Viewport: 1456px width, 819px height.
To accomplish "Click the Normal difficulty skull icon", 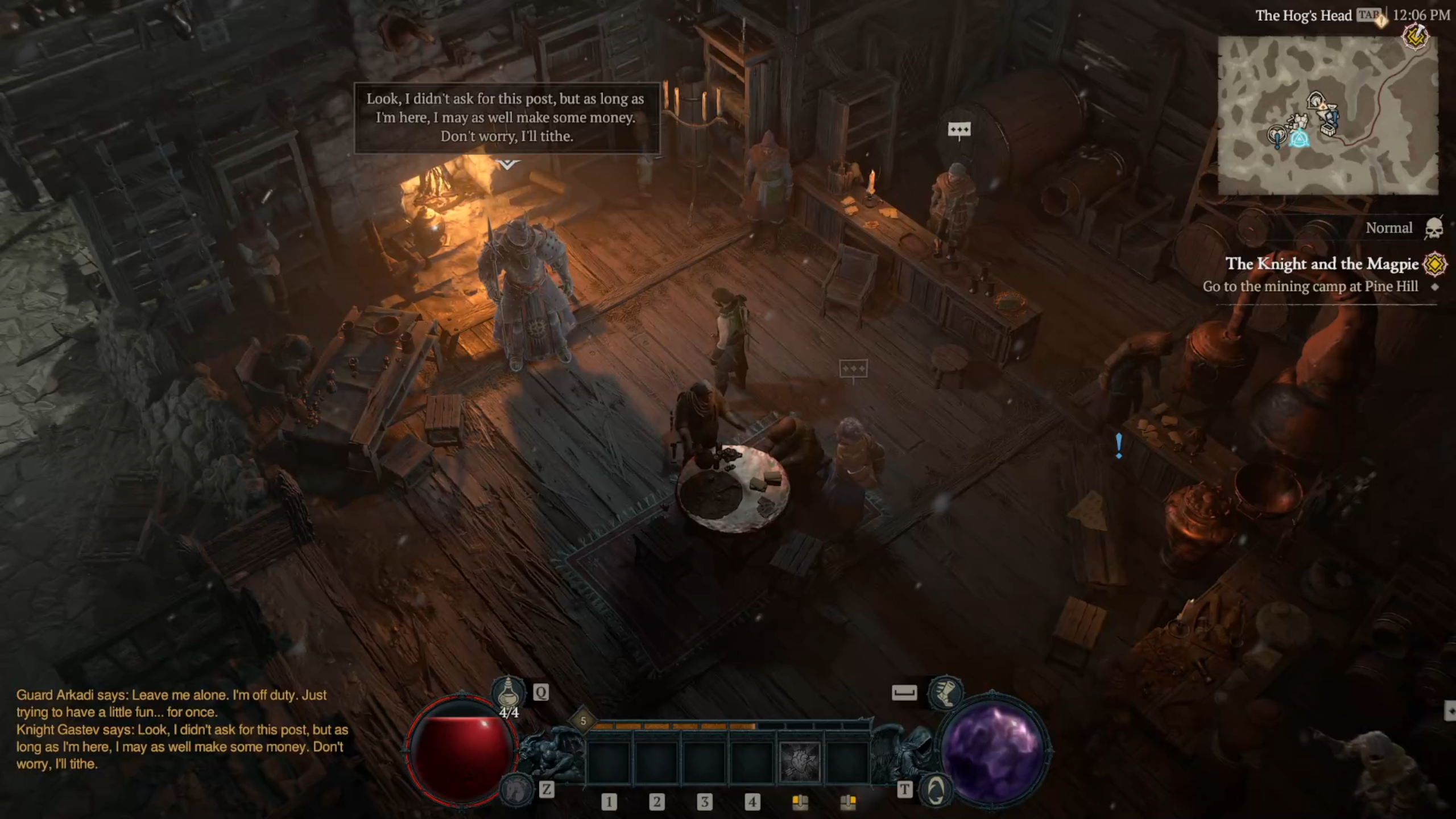I will [x=1434, y=229].
